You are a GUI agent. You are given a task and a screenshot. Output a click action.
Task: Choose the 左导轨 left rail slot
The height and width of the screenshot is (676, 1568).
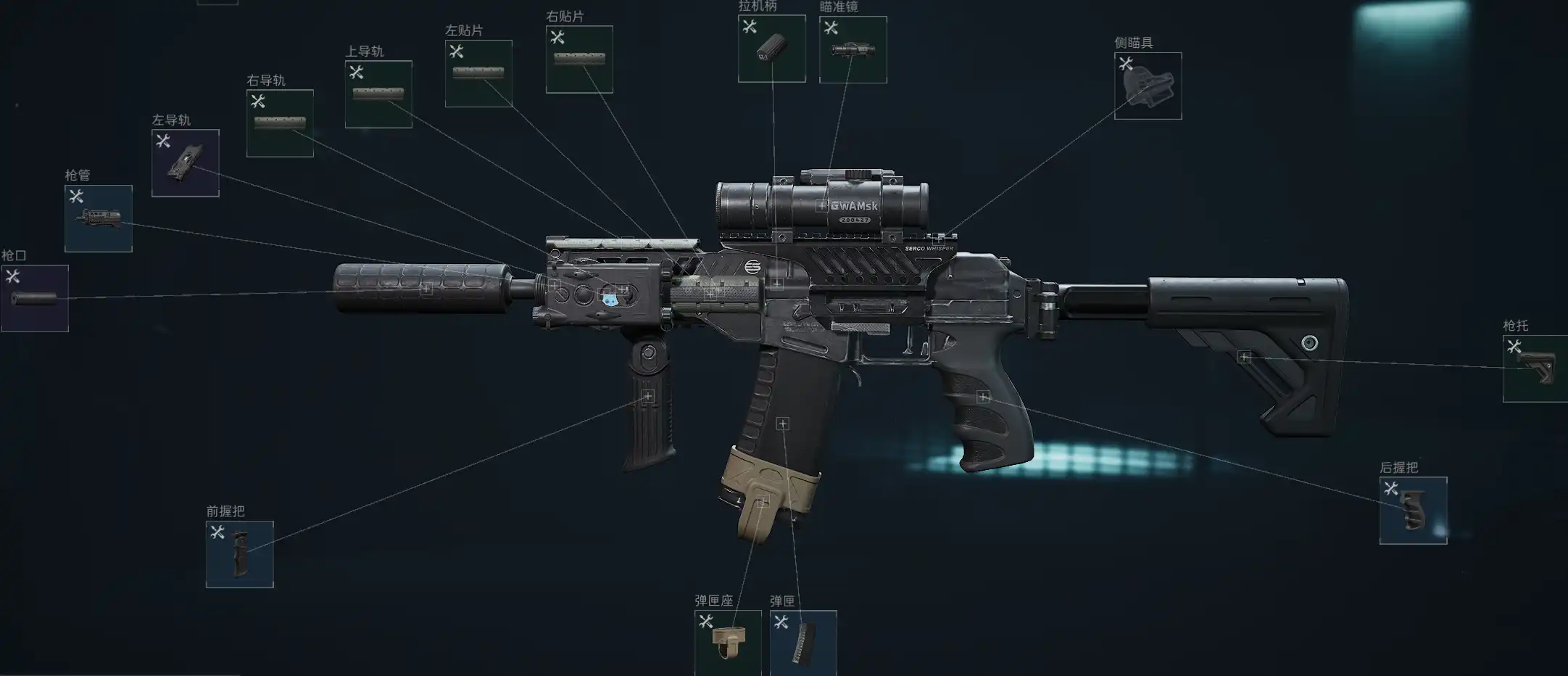pyautogui.click(x=185, y=163)
